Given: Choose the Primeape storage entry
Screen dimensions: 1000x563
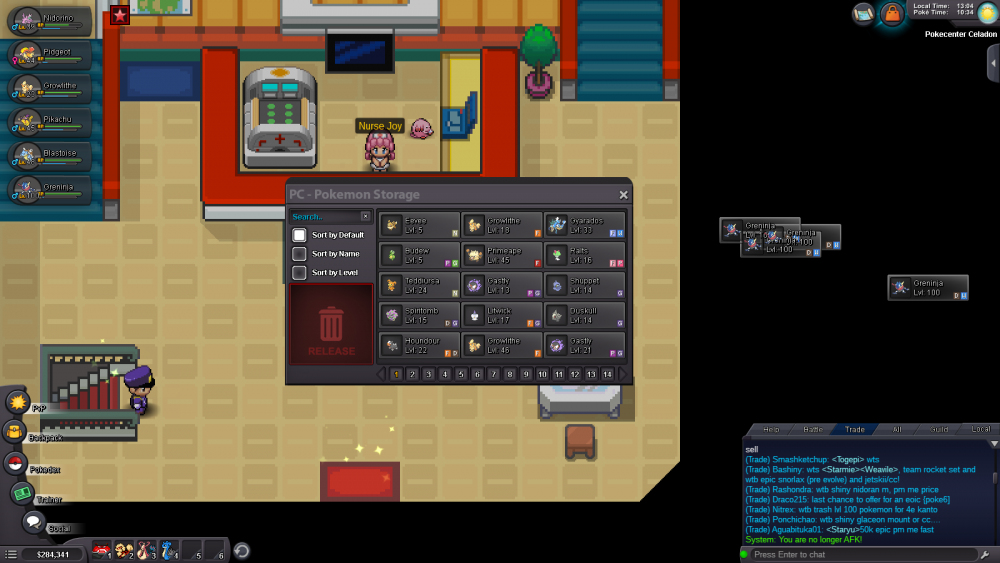Looking at the screenshot, I should pos(502,255).
